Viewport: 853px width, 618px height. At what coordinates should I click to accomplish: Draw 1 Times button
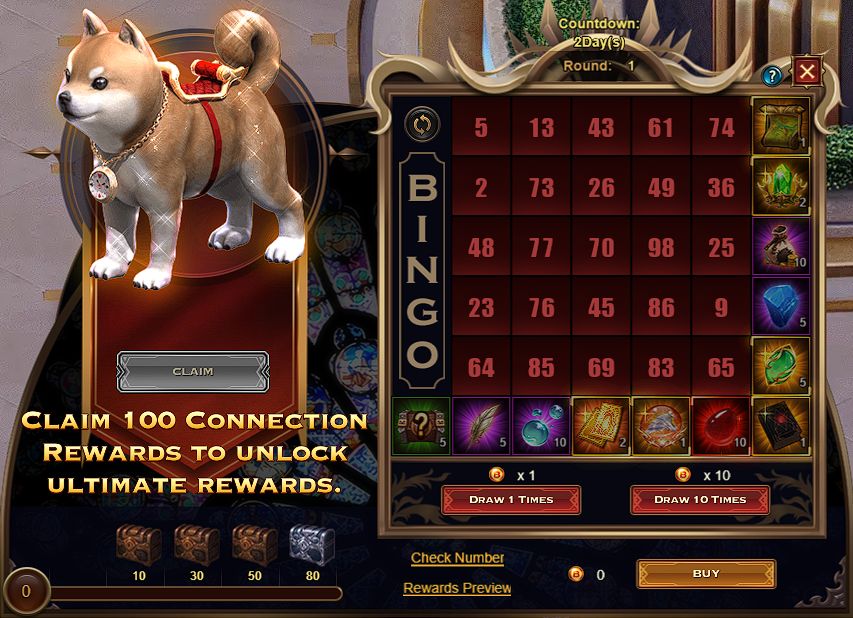511,499
